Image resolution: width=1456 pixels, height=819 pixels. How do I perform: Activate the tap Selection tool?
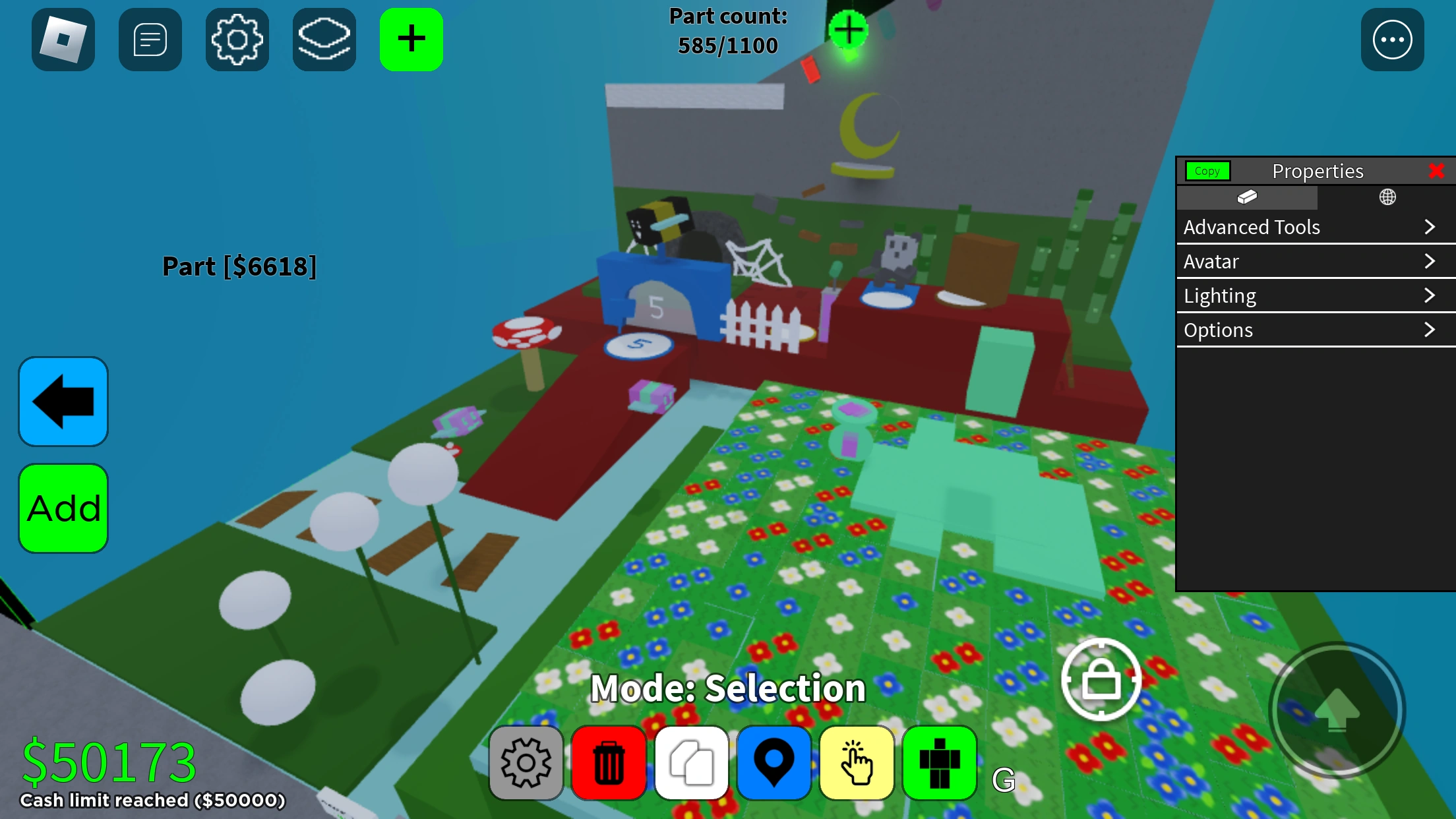click(x=856, y=762)
